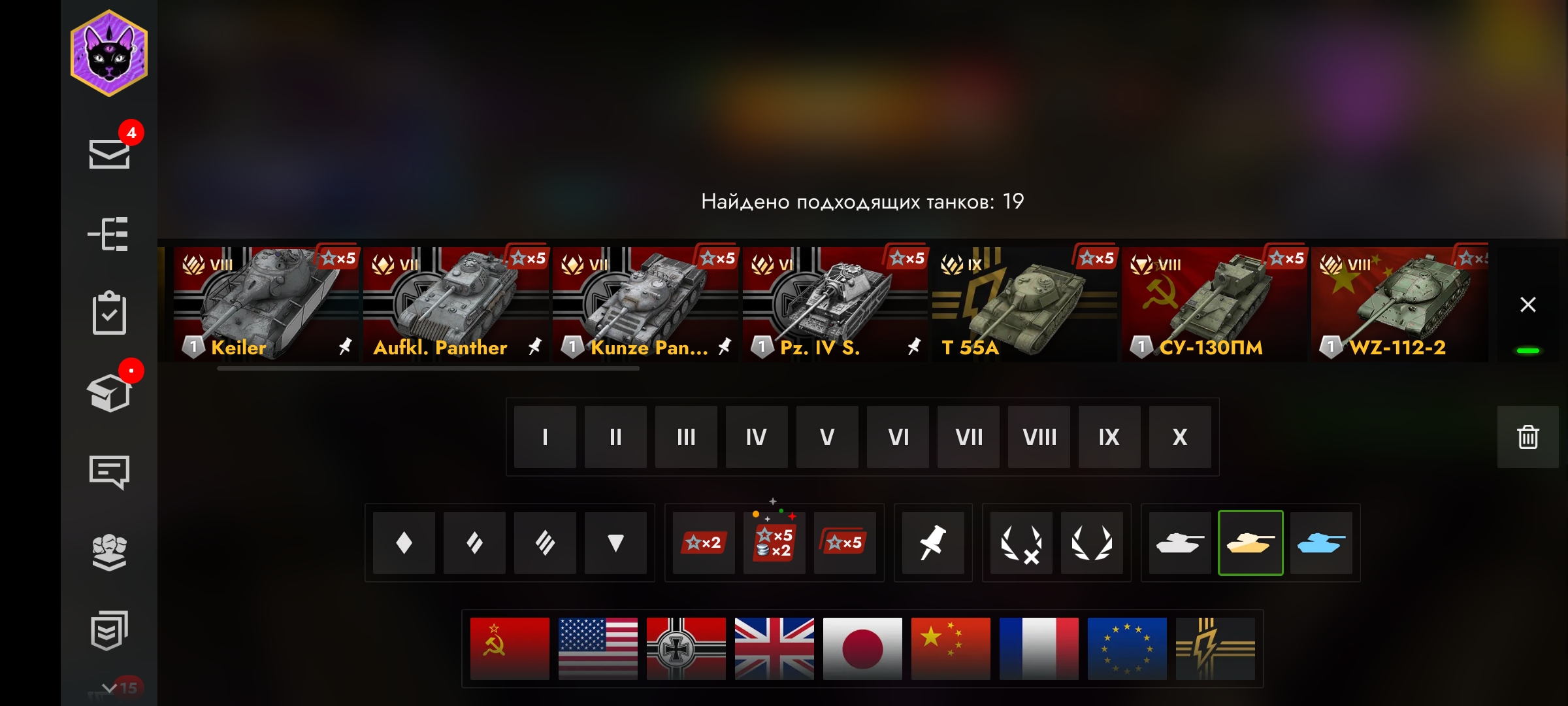The height and width of the screenshot is (706, 1568).
Task: Pick the T 55A tank card
Action: point(1023,304)
